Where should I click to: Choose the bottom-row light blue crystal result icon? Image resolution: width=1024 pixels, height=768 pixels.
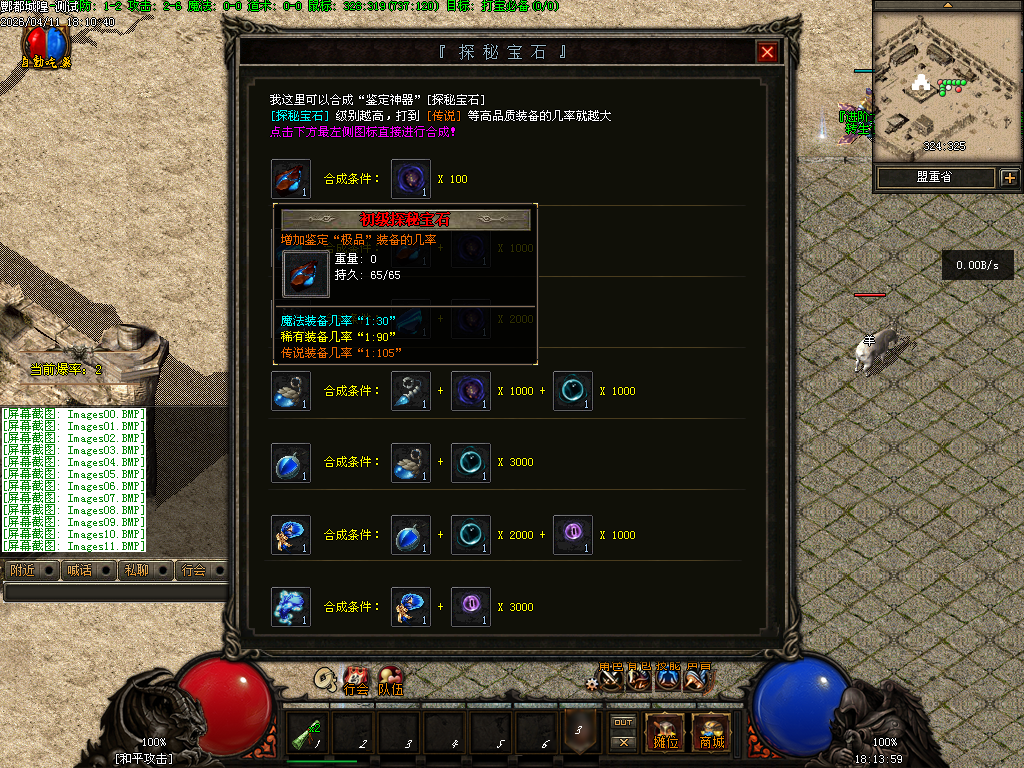click(291, 607)
